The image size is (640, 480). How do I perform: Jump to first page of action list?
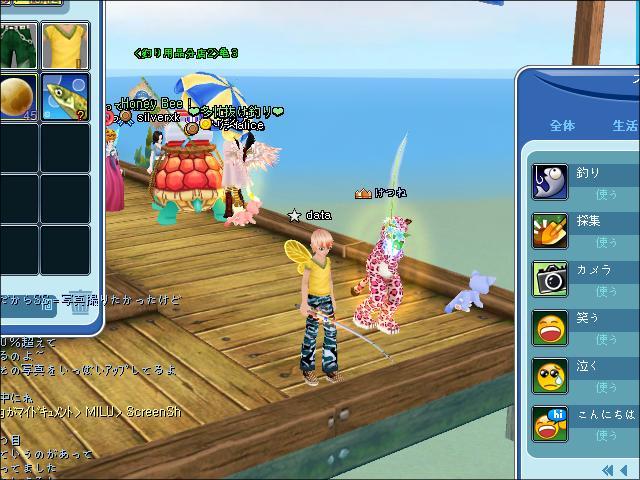(607, 469)
